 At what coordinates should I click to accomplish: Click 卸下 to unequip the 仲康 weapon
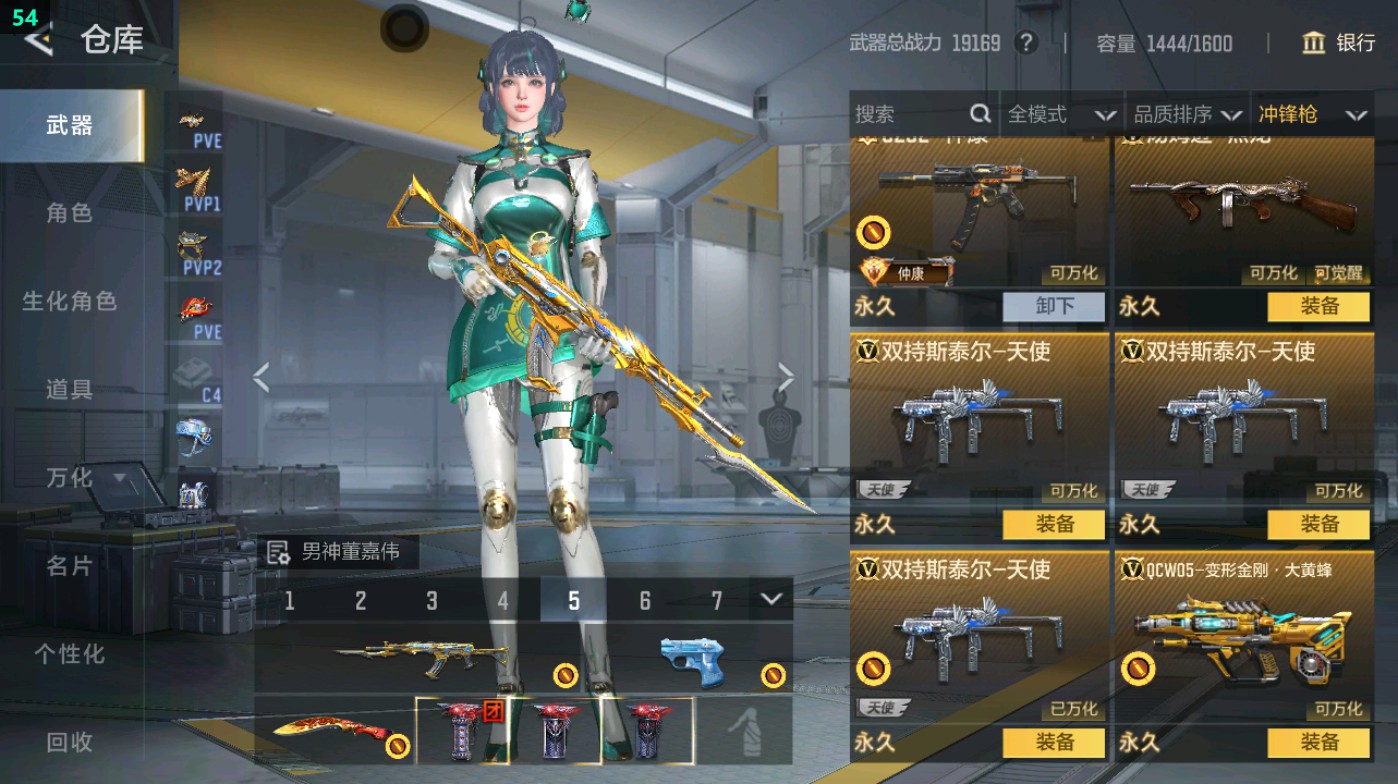[1055, 307]
